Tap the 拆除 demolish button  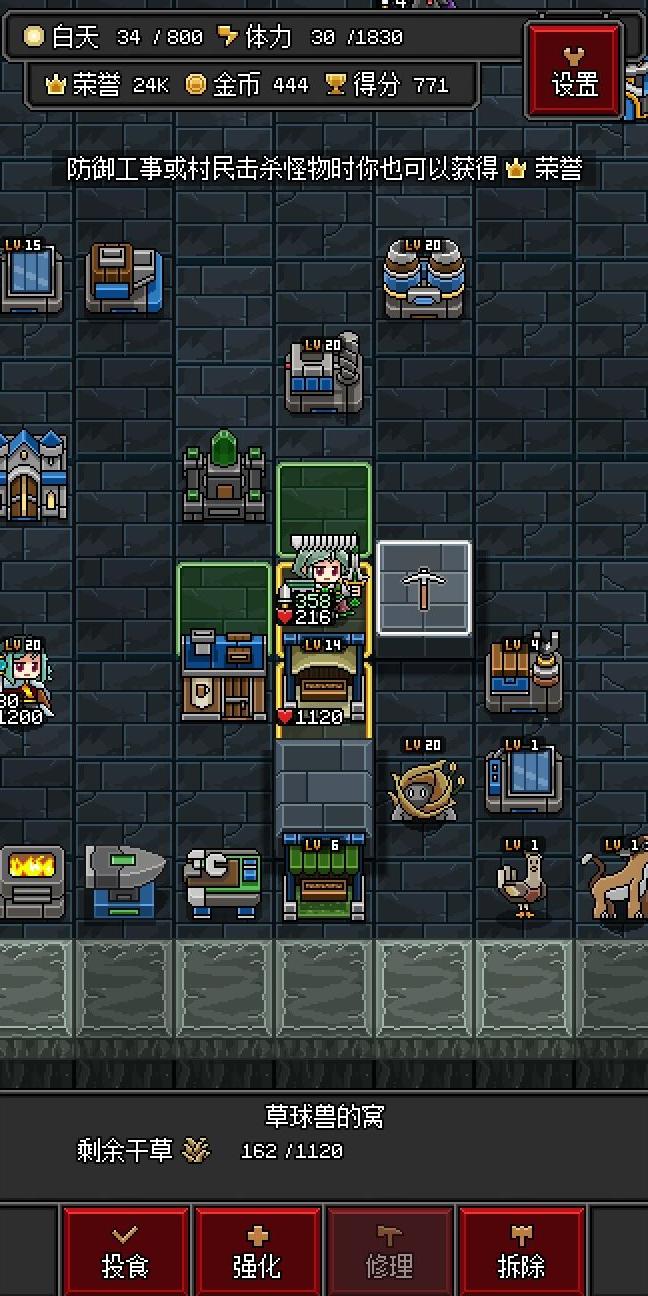(x=521, y=1252)
